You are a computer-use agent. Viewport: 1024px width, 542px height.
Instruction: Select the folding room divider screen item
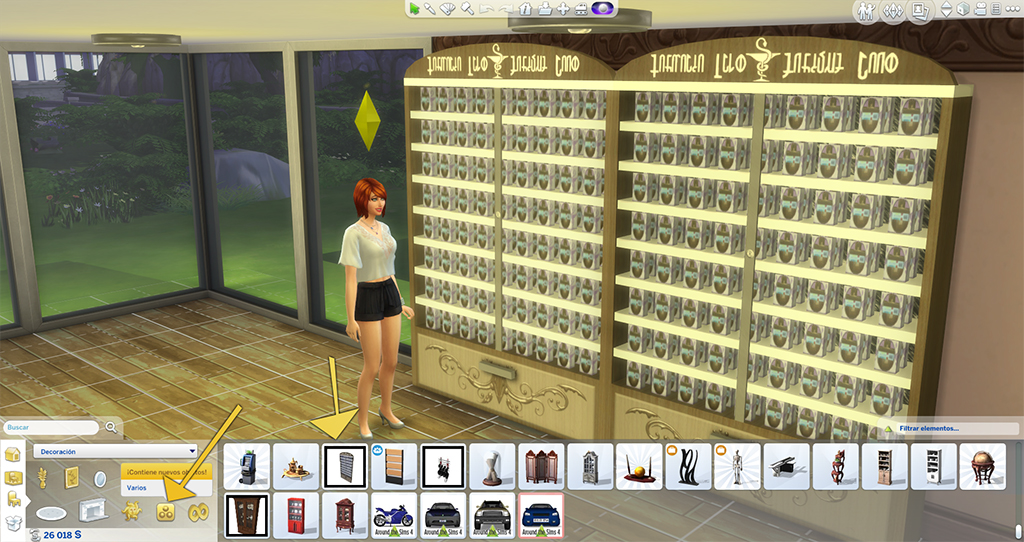click(x=541, y=466)
